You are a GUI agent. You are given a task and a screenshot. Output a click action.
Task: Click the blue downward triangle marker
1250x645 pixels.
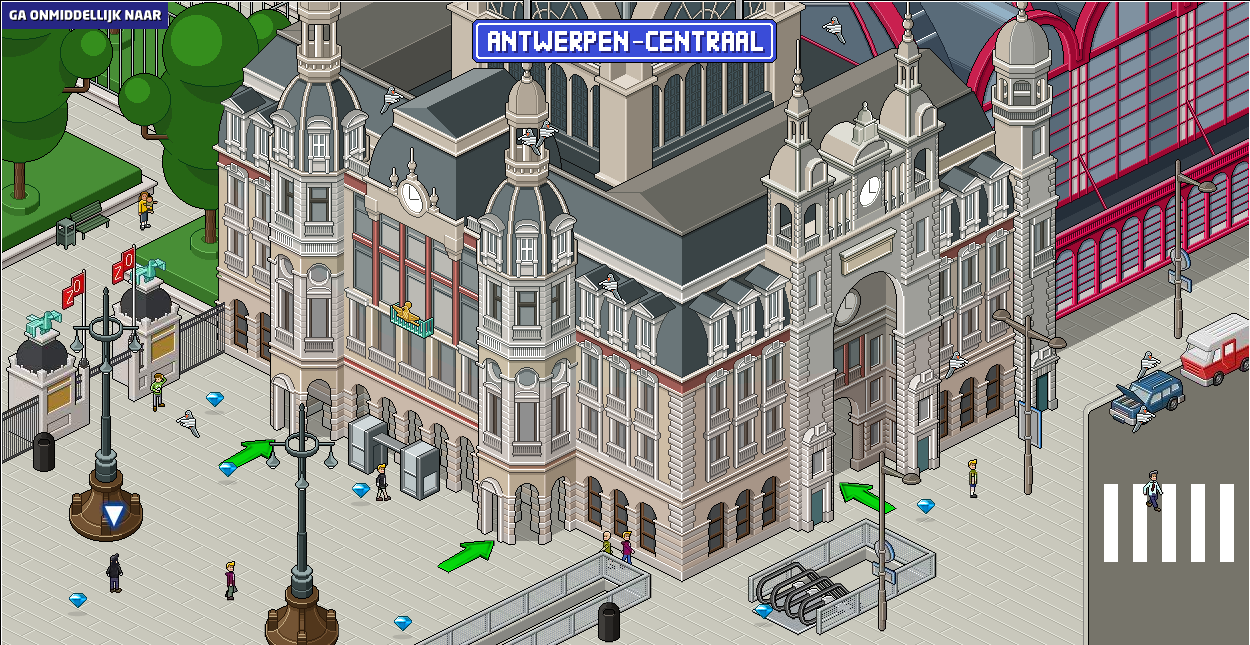[x=114, y=516]
